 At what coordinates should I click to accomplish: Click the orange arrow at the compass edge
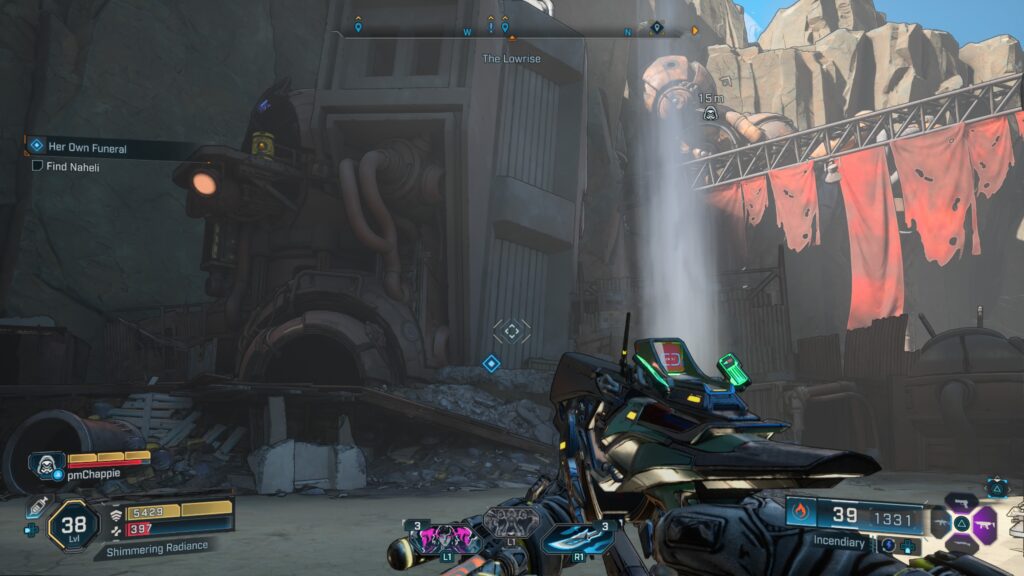coord(695,31)
